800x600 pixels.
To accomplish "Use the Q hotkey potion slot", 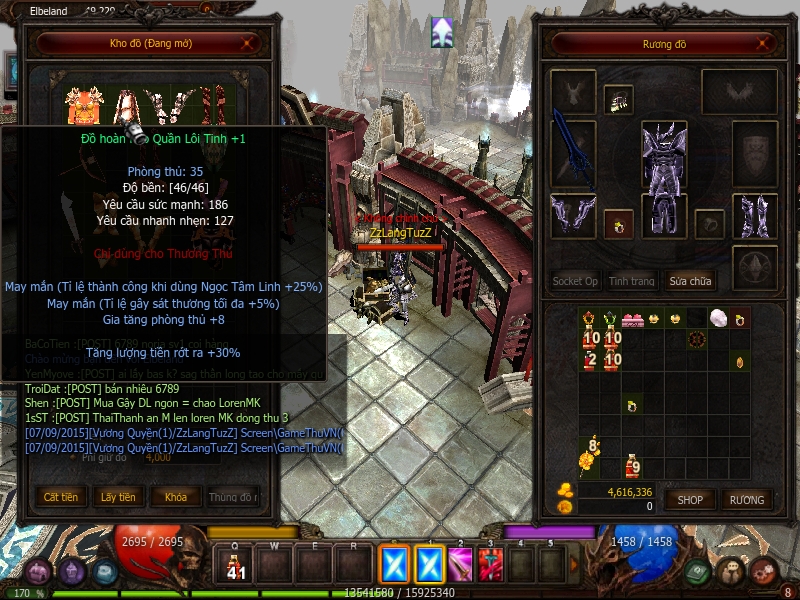I will tap(236, 565).
